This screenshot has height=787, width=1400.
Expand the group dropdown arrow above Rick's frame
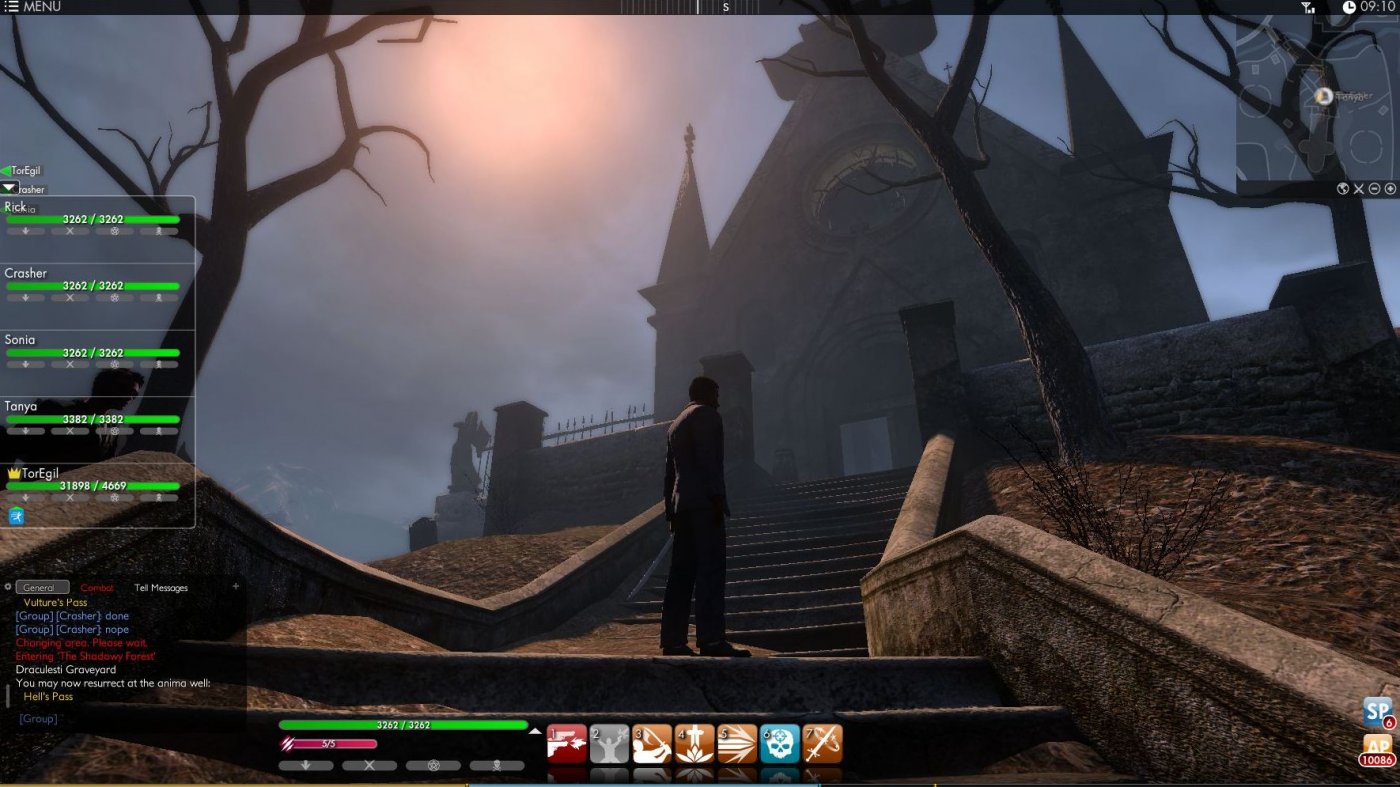click(x=10, y=188)
